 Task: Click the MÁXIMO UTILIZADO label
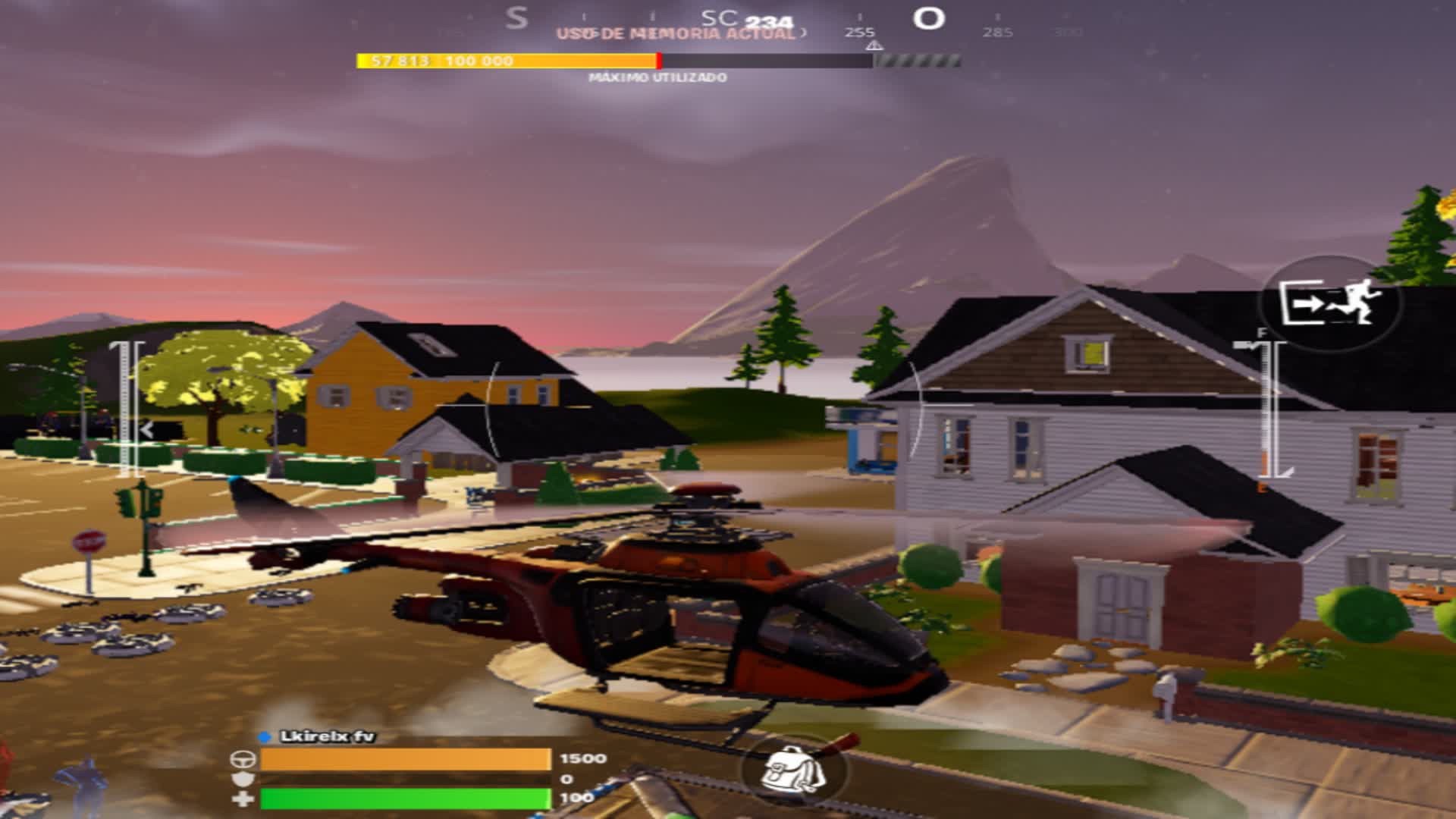point(658,77)
